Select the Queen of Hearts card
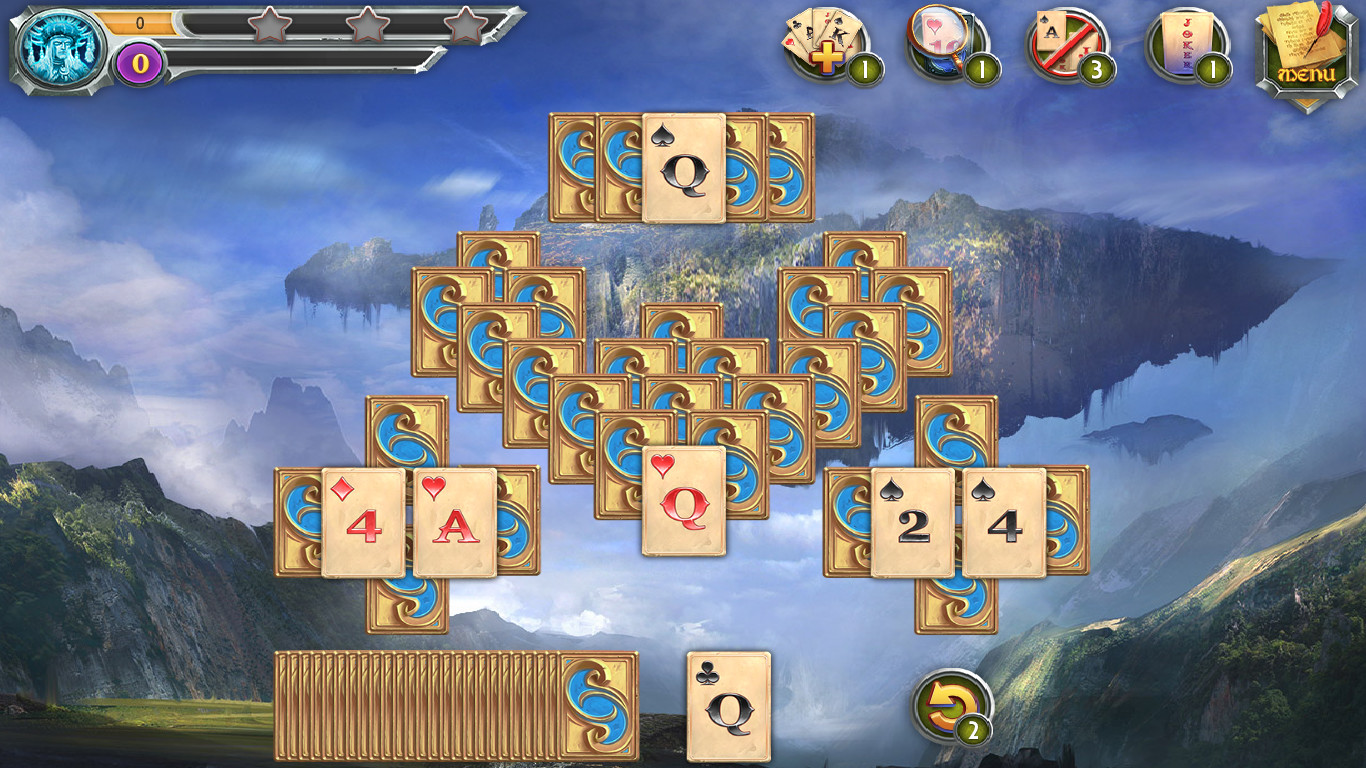Image resolution: width=1366 pixels, height=768 pixels. tap(684, 500)
